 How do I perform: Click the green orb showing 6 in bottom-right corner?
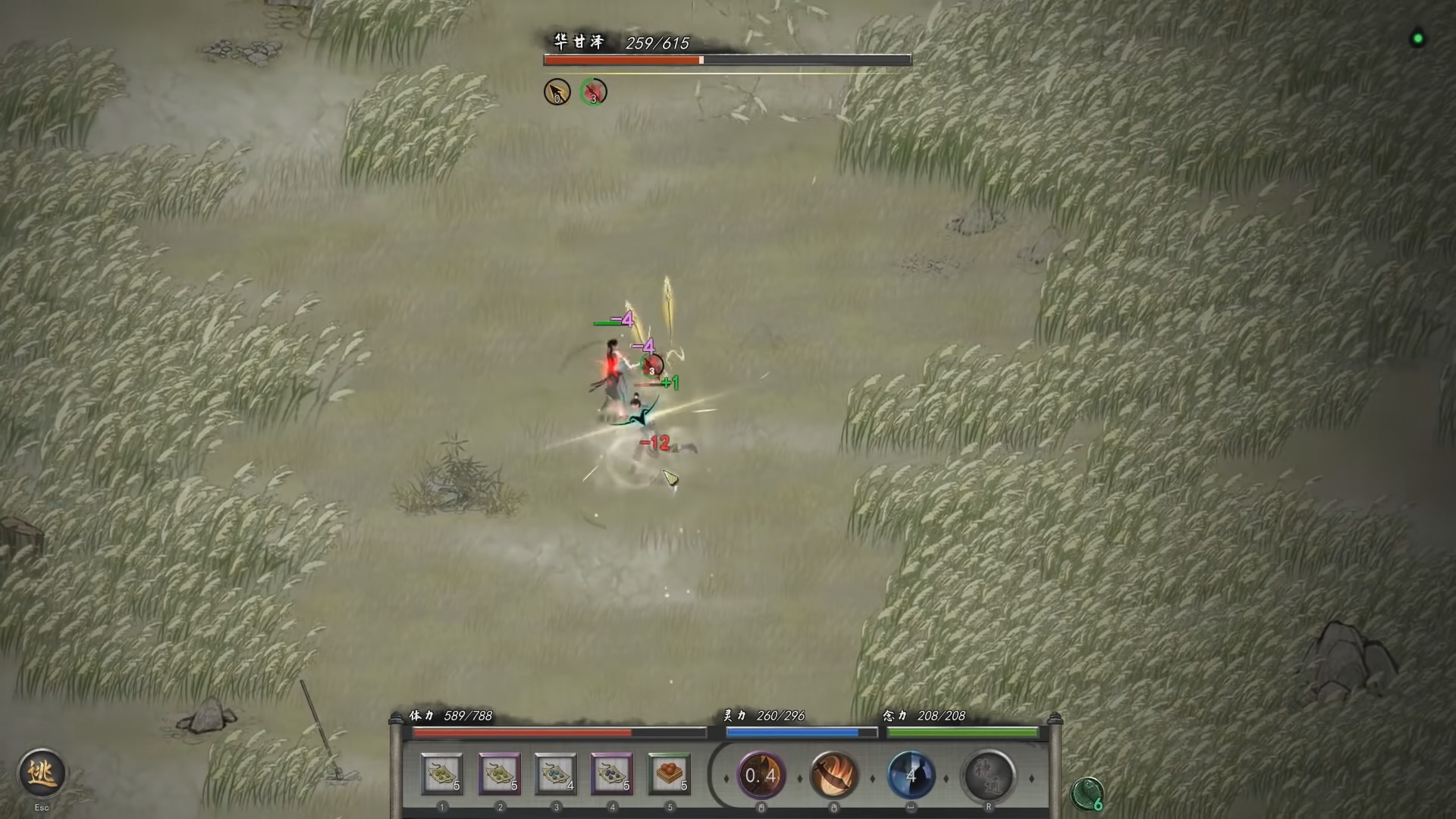point(1087,793)
